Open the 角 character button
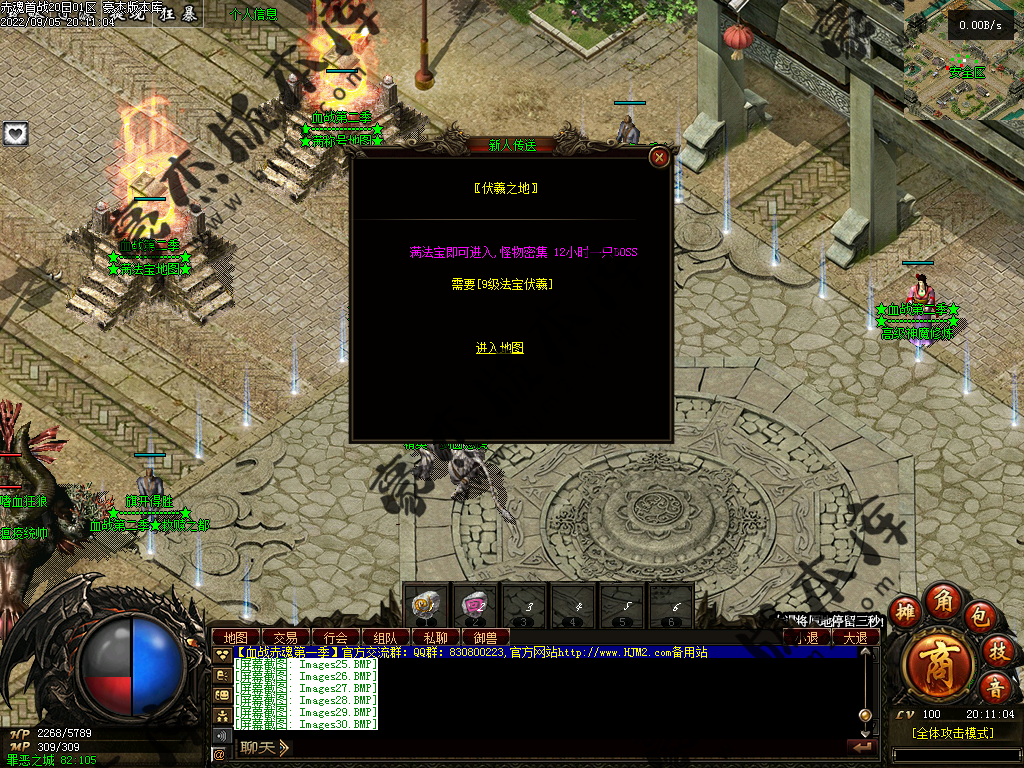This screenshot has width=1024, height=768. point(942,600)
